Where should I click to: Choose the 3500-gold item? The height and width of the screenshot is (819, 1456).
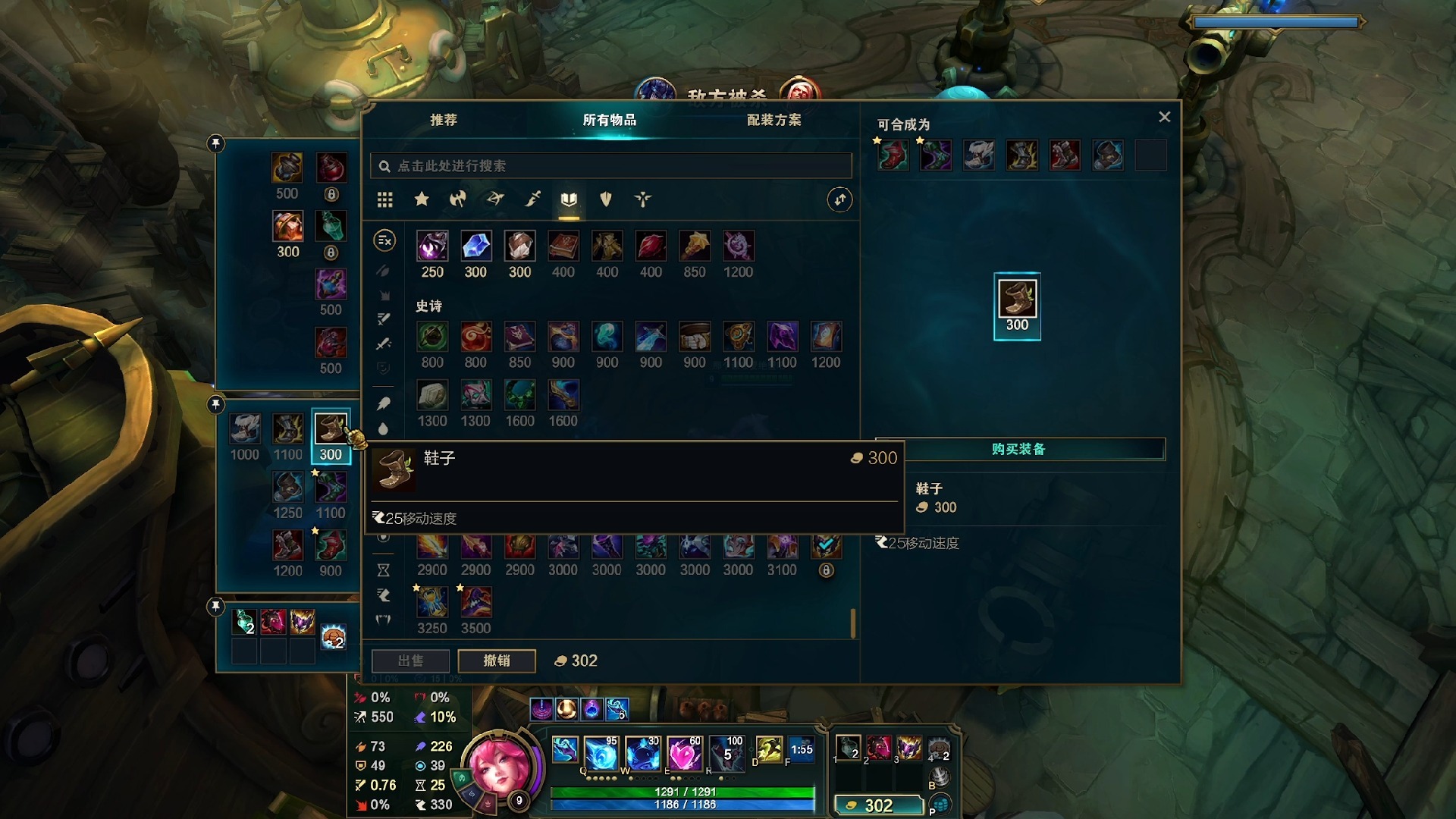click(x=475, y=603)
